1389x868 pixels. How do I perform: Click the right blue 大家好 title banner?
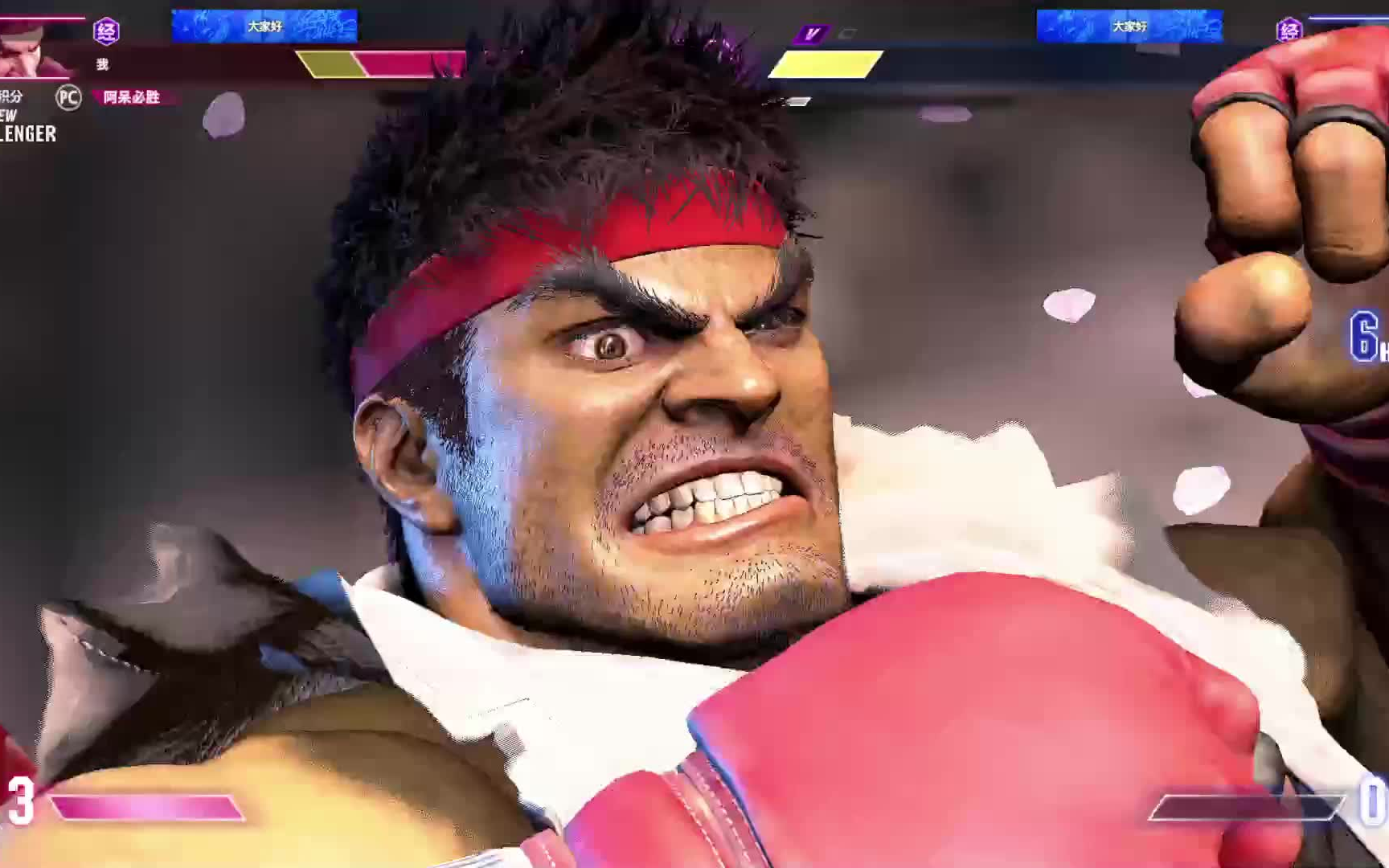click(1129, 26)
